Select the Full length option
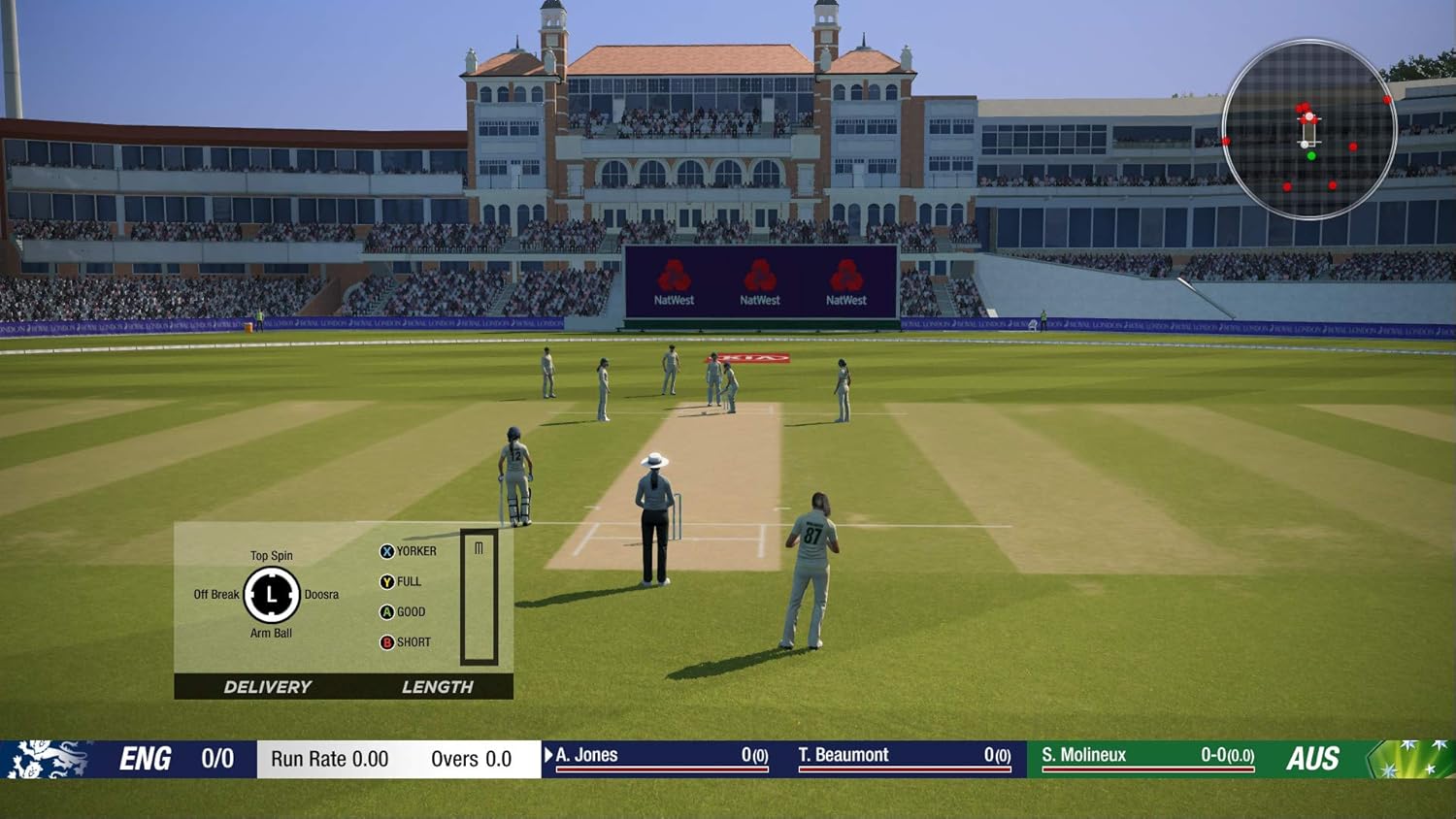 [x=400, y=582]
